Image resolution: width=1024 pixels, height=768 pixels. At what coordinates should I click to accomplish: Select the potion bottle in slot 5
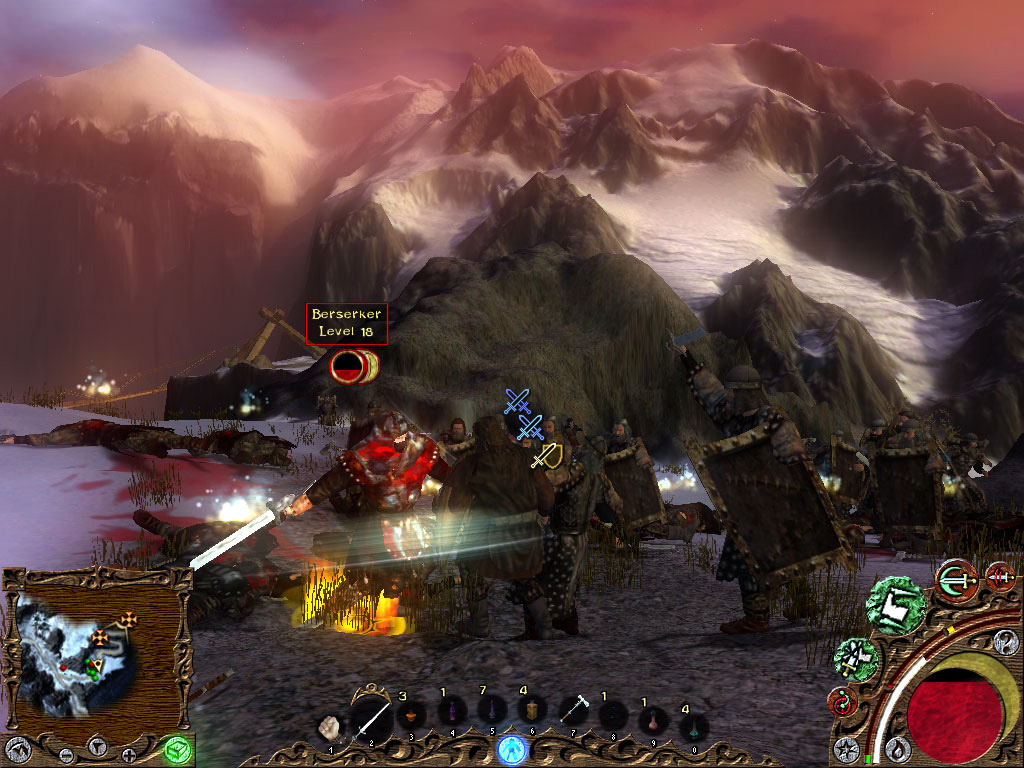click(490, 712)
